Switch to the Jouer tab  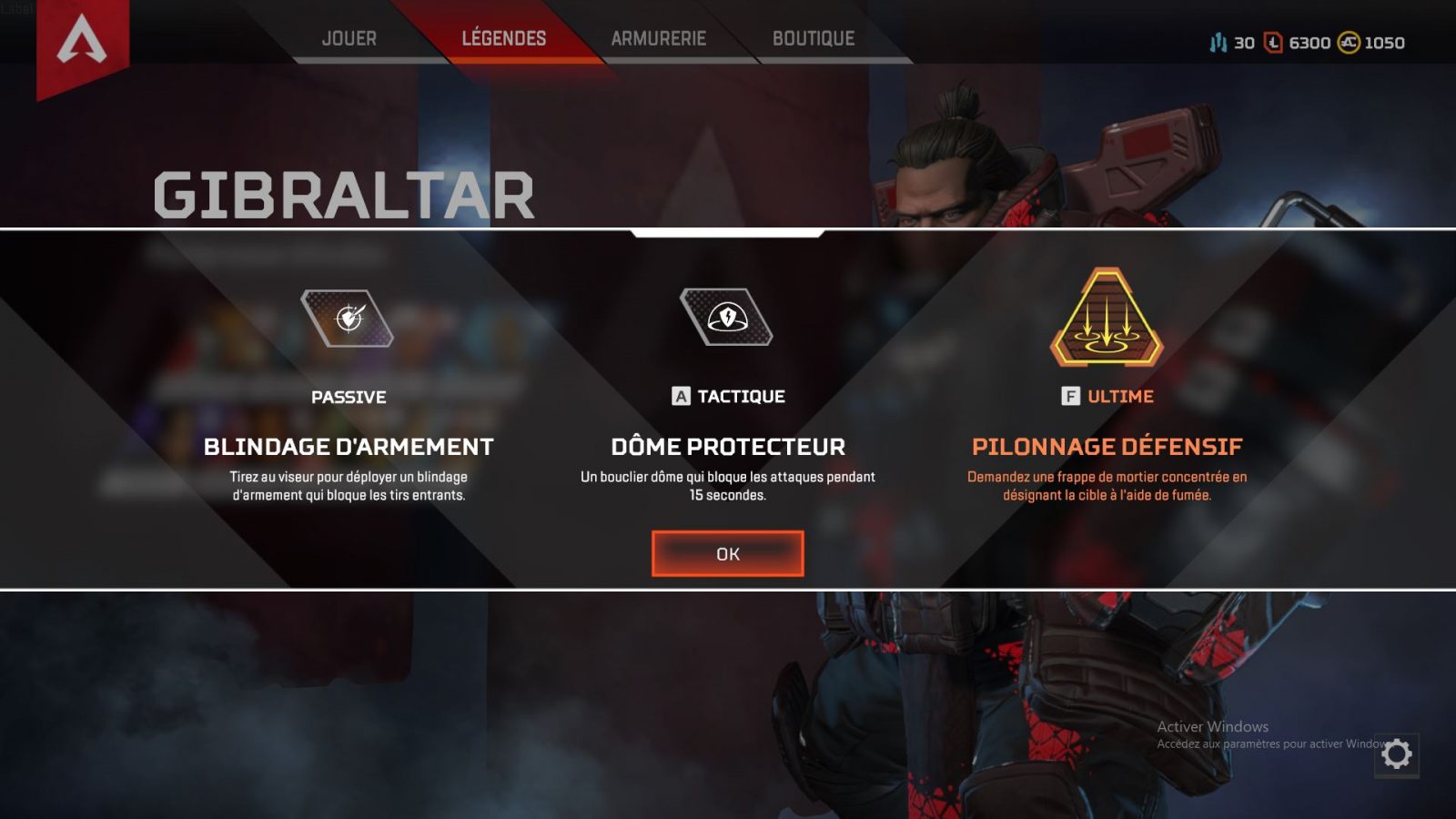349,38
